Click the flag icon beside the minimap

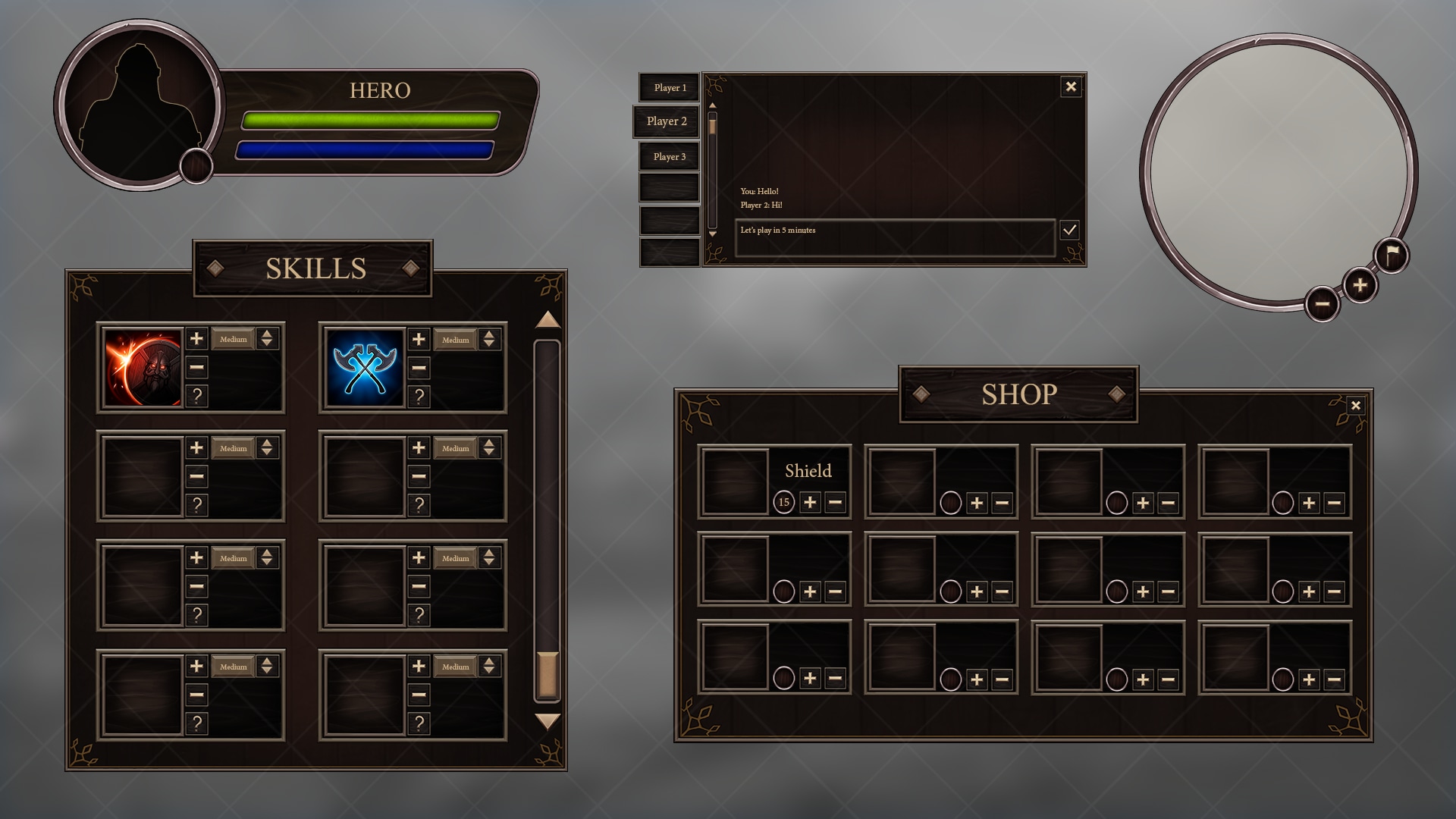tap(1393, 254)
